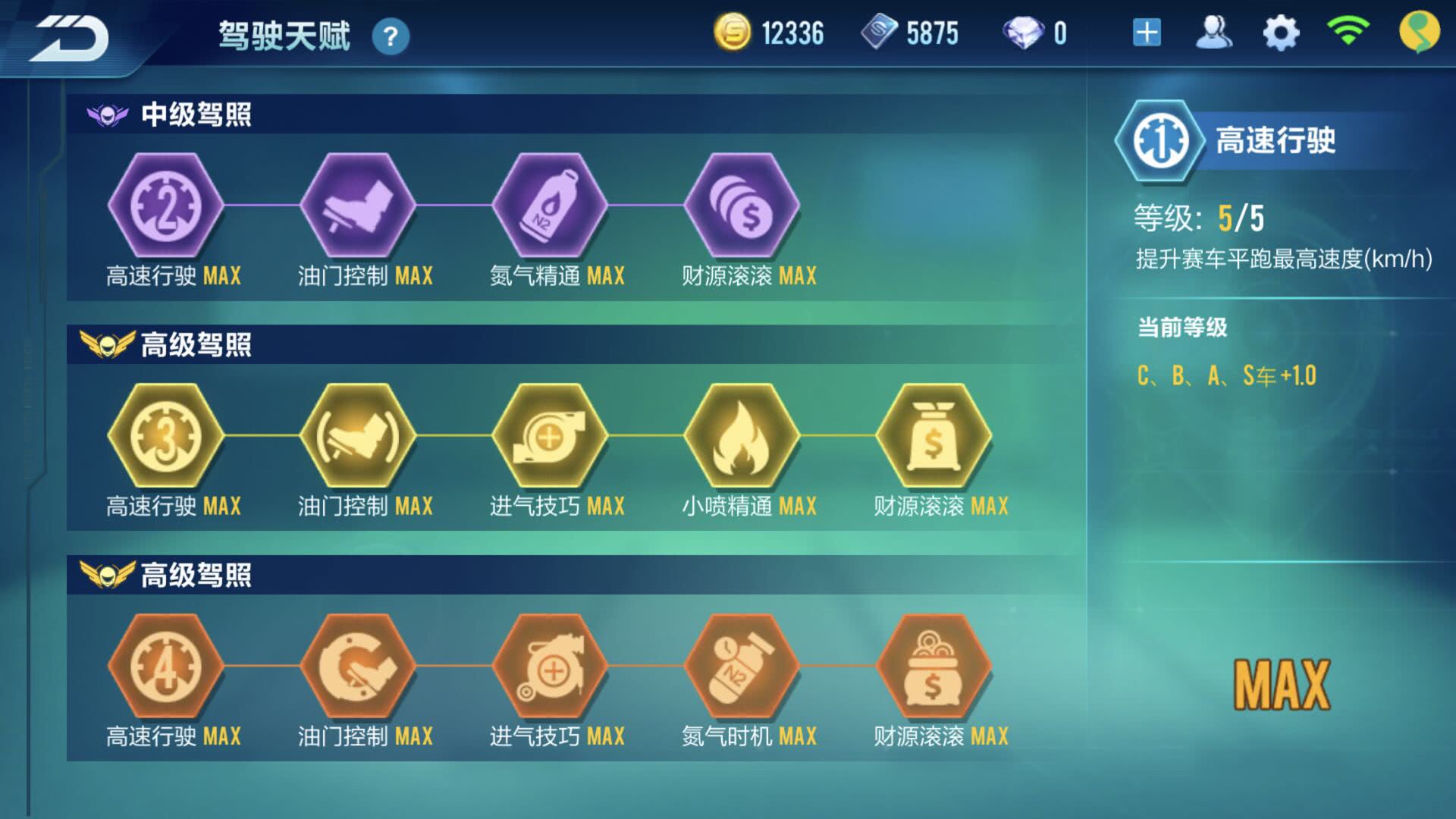1456x819 pixels.
Task: Choose the gold turbo intake skill talent
Action: pos(549,436)
